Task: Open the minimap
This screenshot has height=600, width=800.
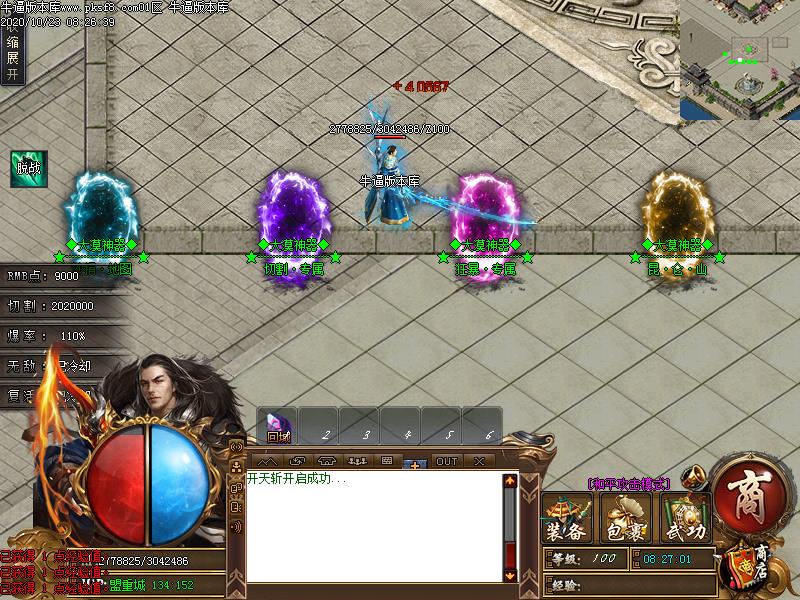Action: (x=740, y=59)
